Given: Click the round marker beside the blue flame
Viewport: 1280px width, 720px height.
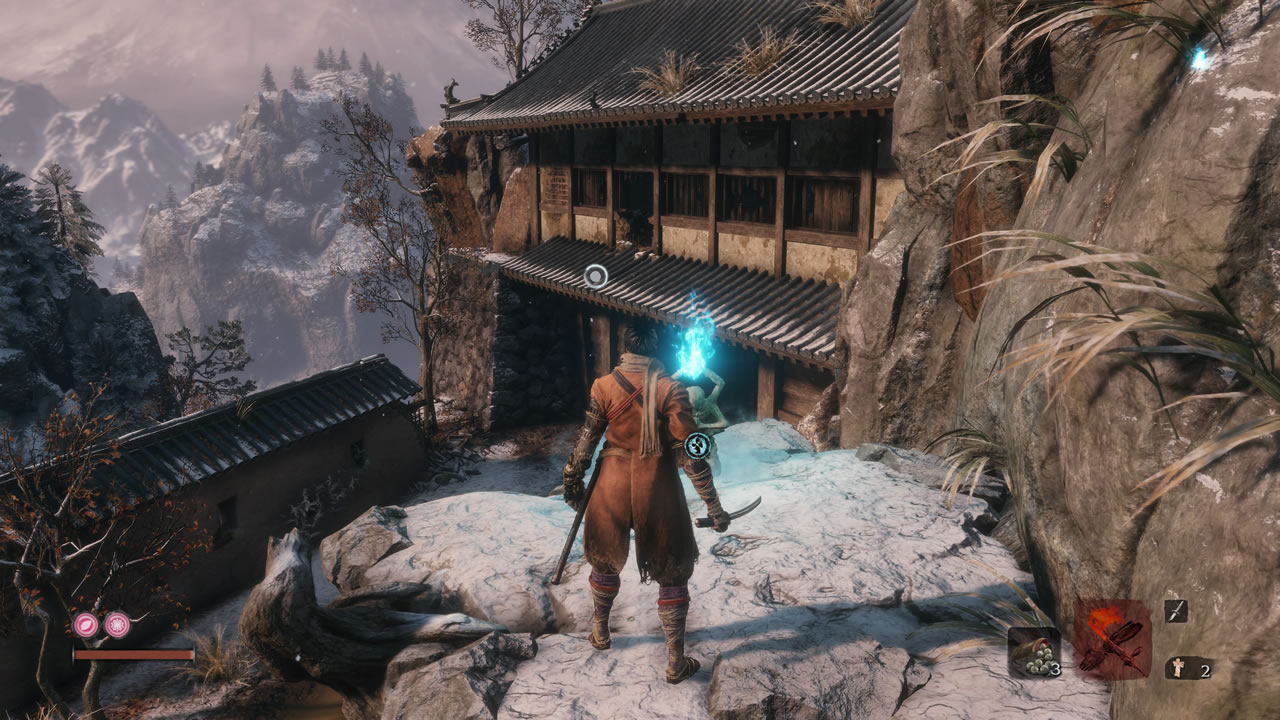Looking at the screenshot, I should click(699, 446).
